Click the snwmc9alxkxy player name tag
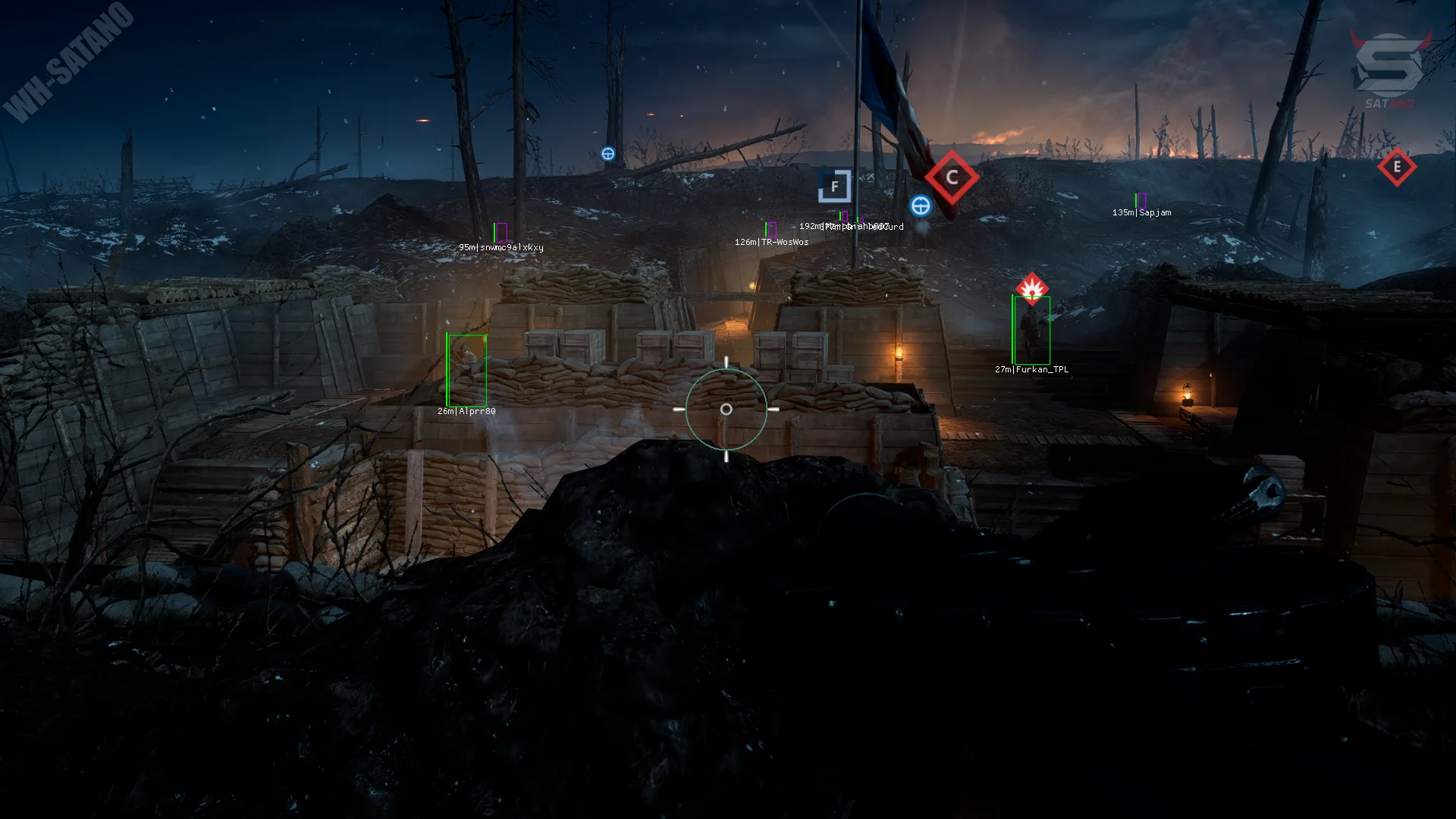 (500, 248)
